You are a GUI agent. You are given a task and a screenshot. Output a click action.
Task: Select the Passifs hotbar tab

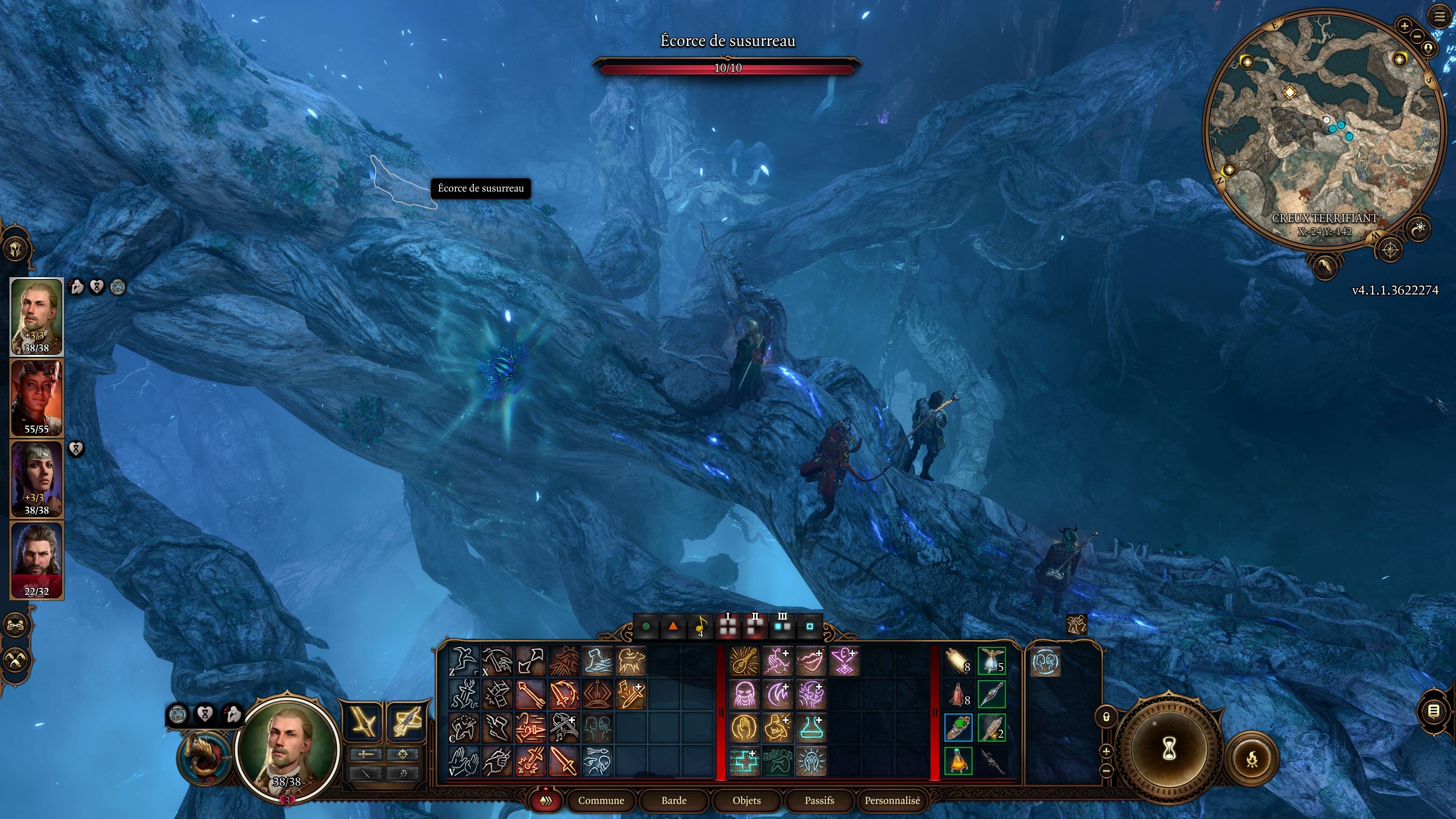pyautogui.click(x=819, y=800)
